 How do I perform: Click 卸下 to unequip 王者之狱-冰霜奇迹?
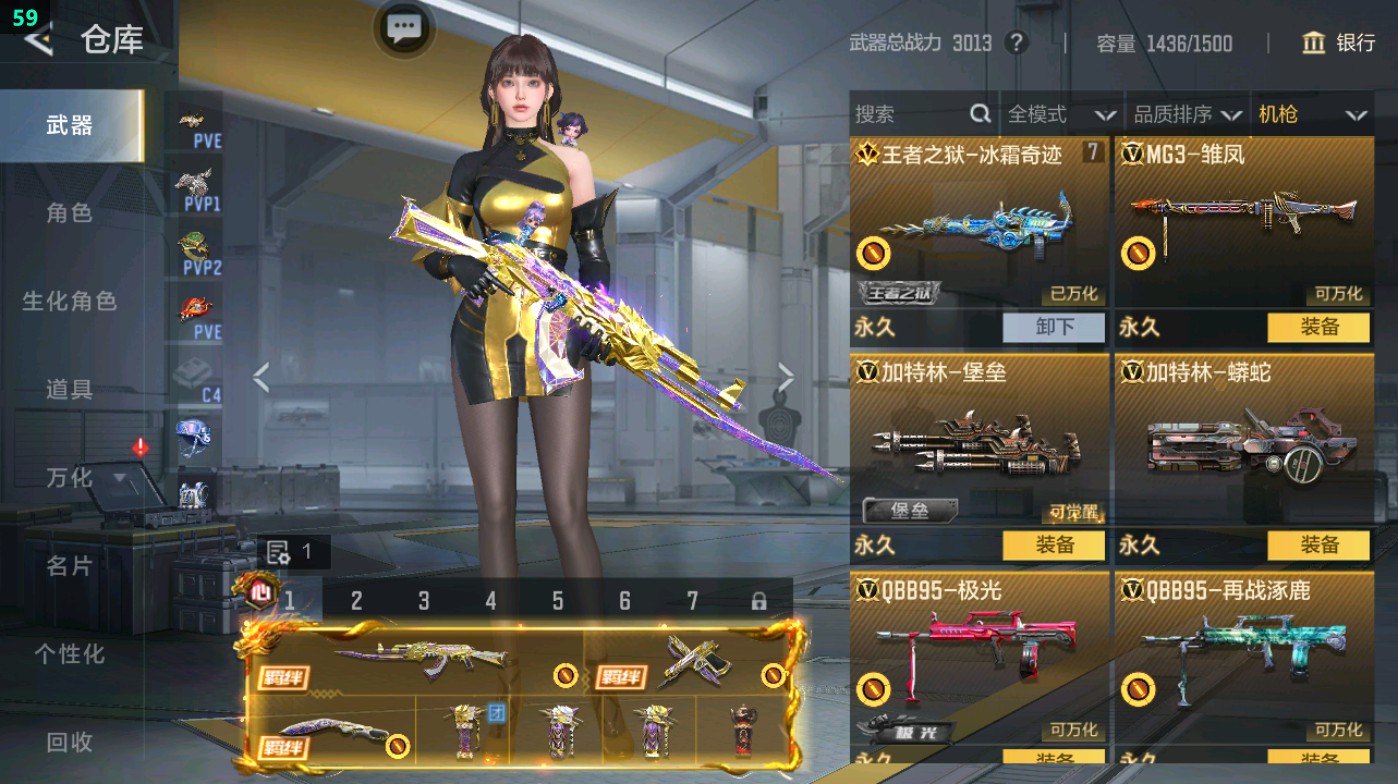[x=1055, y=328]
